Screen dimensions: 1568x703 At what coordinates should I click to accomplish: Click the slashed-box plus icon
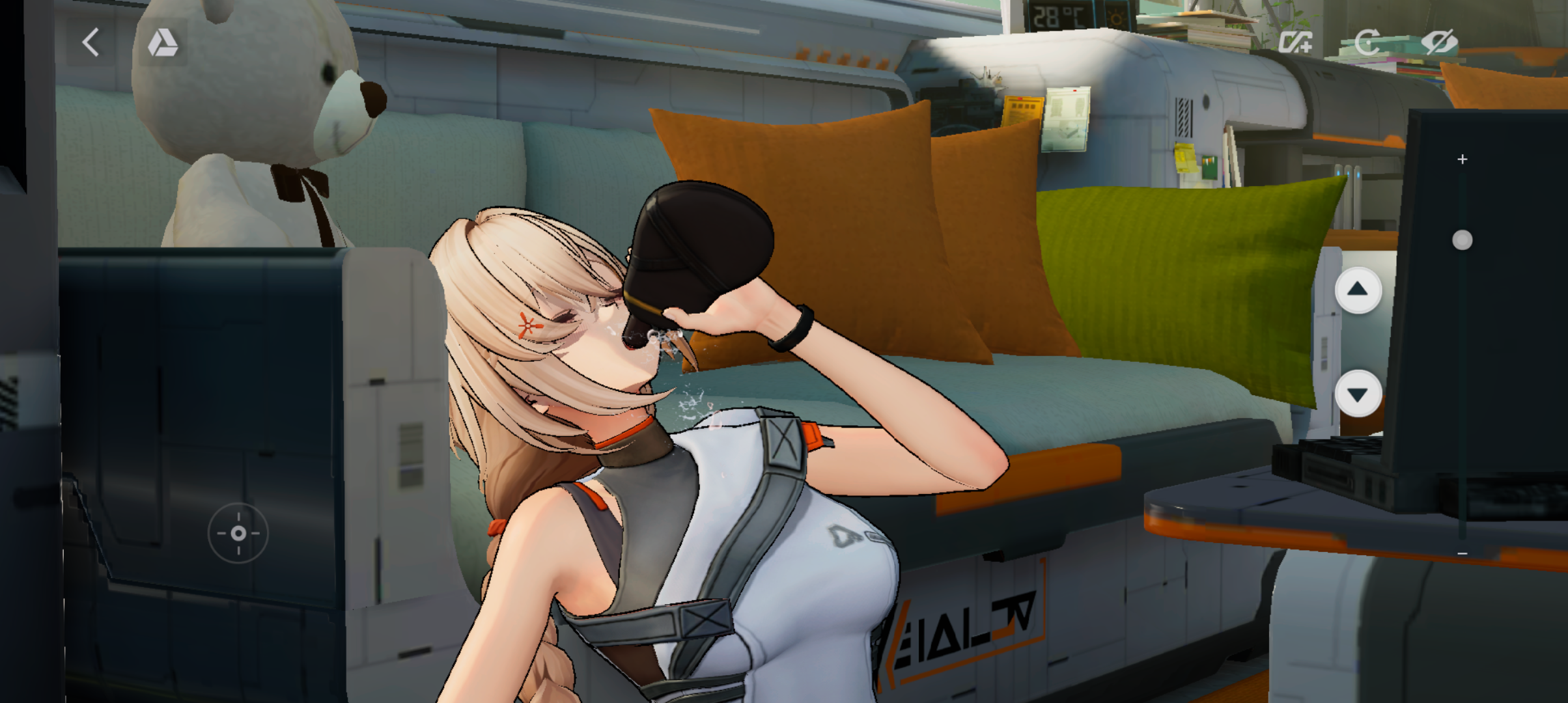point(1295,43)
